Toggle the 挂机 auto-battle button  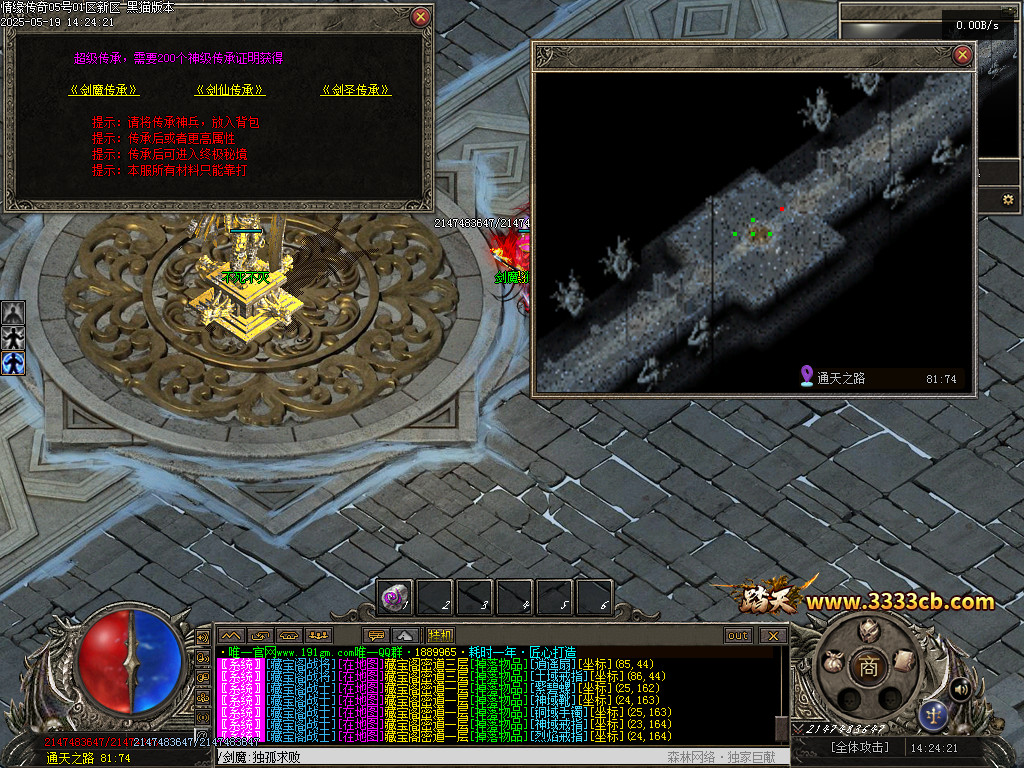point(440,635)
